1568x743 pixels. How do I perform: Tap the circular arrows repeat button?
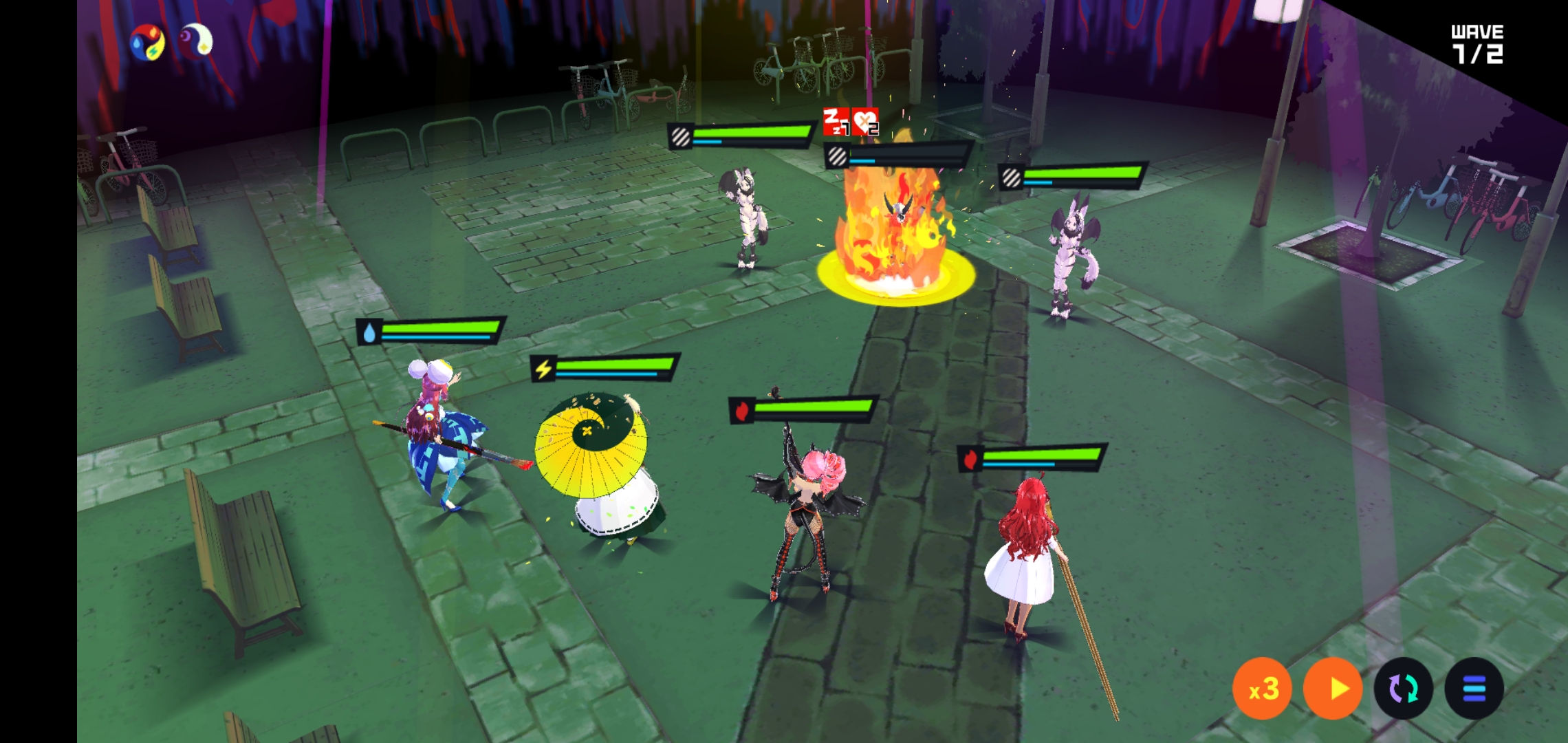tap(1404, 689)
